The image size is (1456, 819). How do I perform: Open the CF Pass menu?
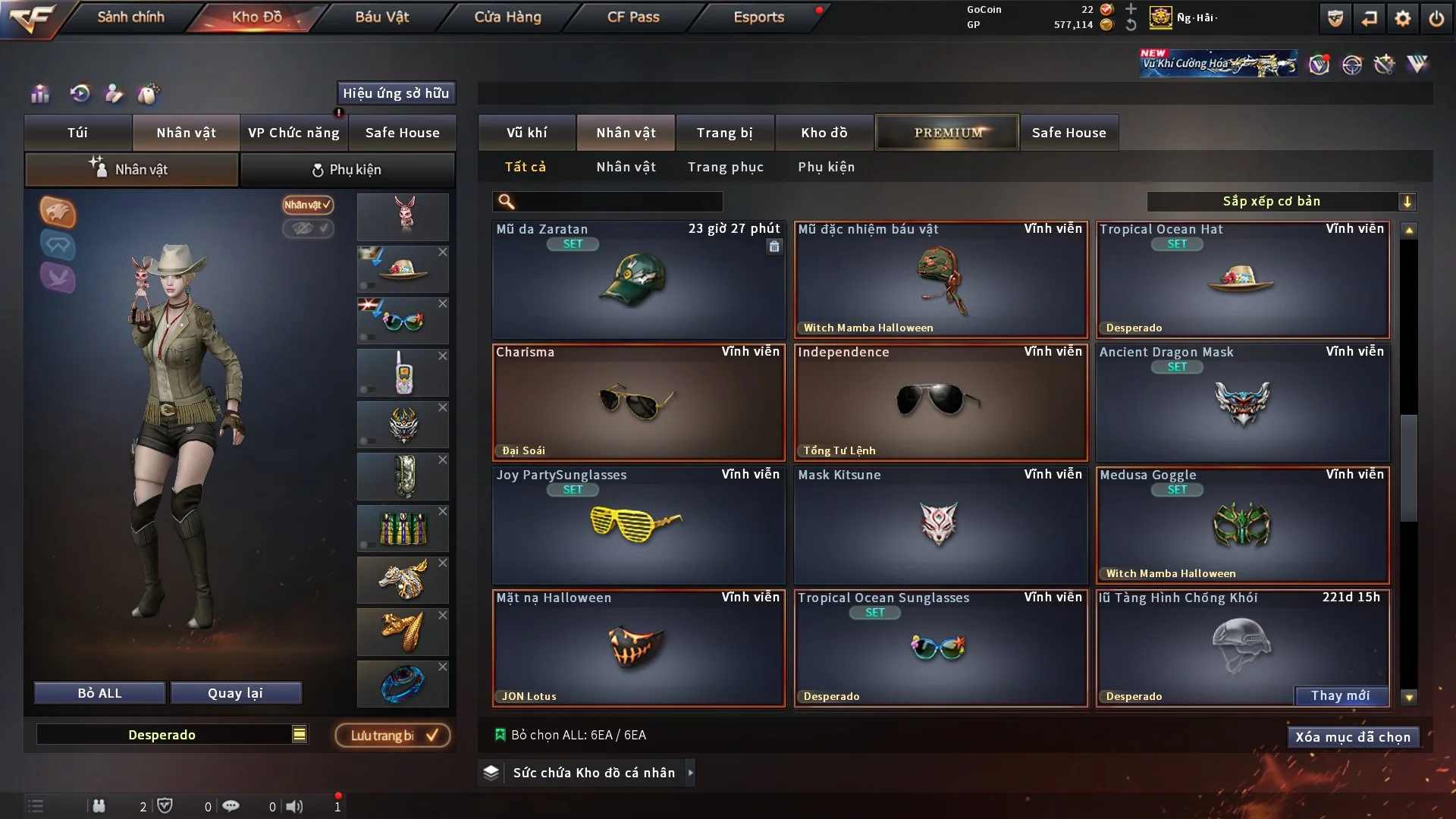(633, 17)
